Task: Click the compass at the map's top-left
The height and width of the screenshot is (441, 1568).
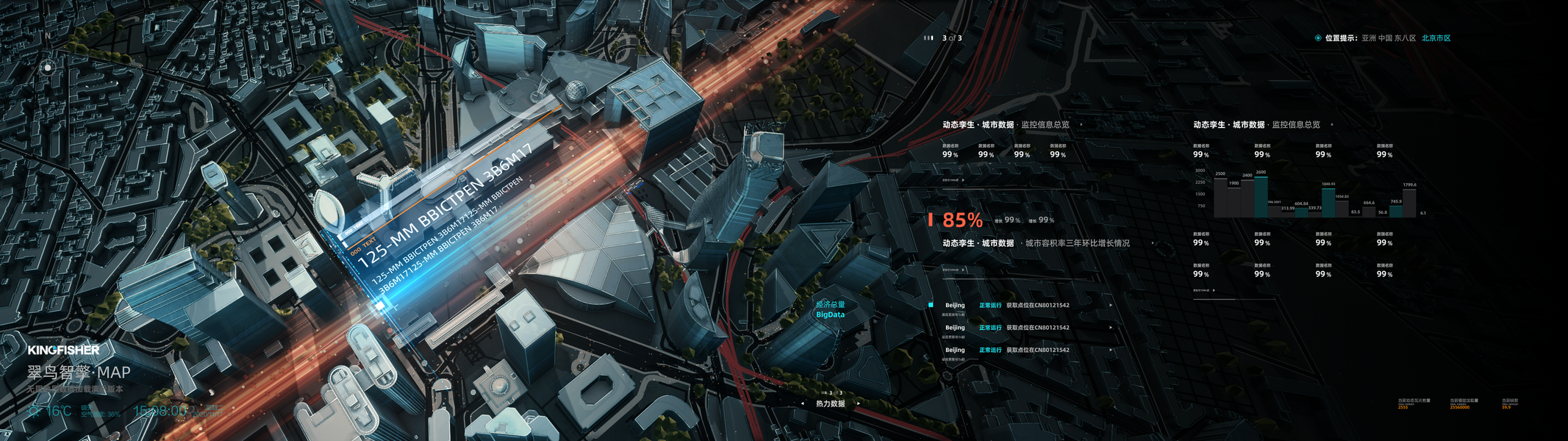Action: pos(48,67)
